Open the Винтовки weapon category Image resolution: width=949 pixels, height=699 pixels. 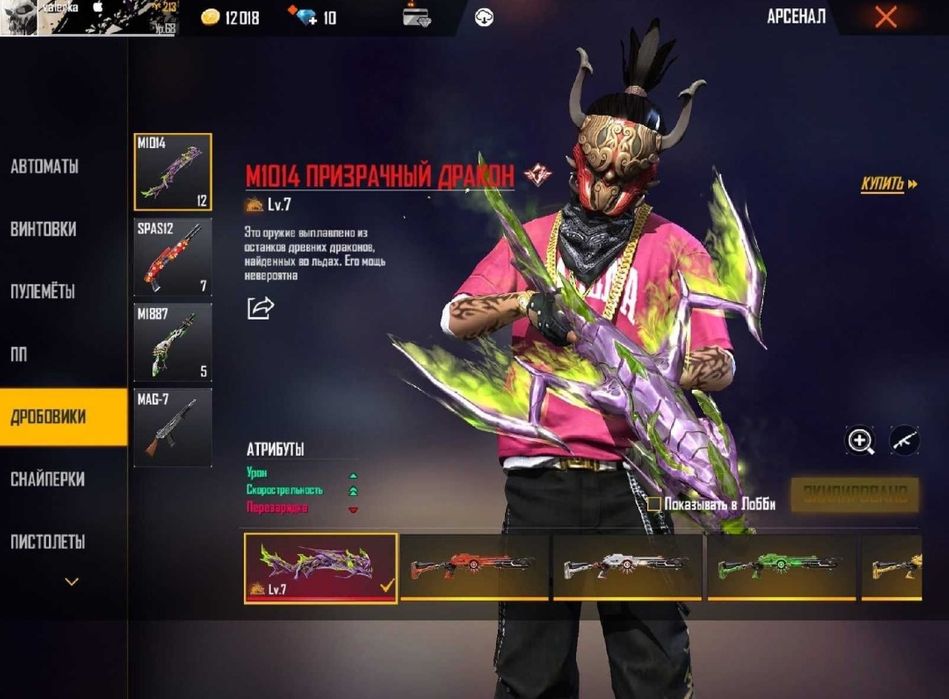pyautogui.click(x=44, y=229)
